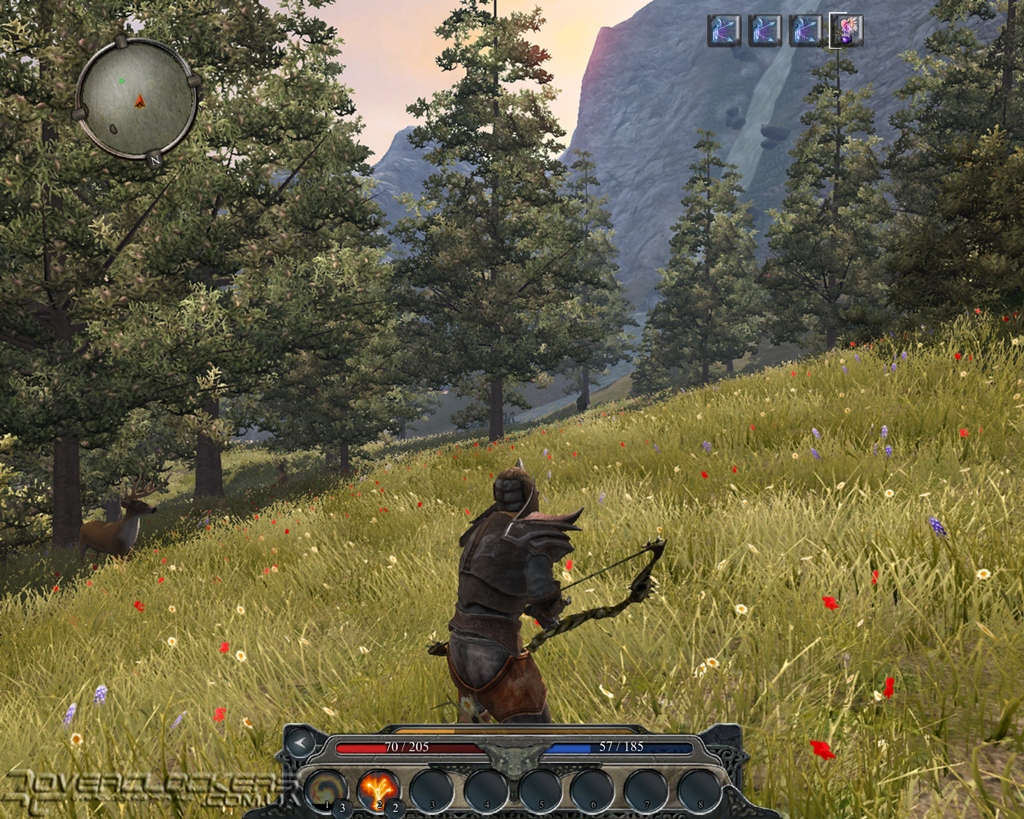
Task: Select the green dot marker on minimap
Action: click(x=122, y=81)
